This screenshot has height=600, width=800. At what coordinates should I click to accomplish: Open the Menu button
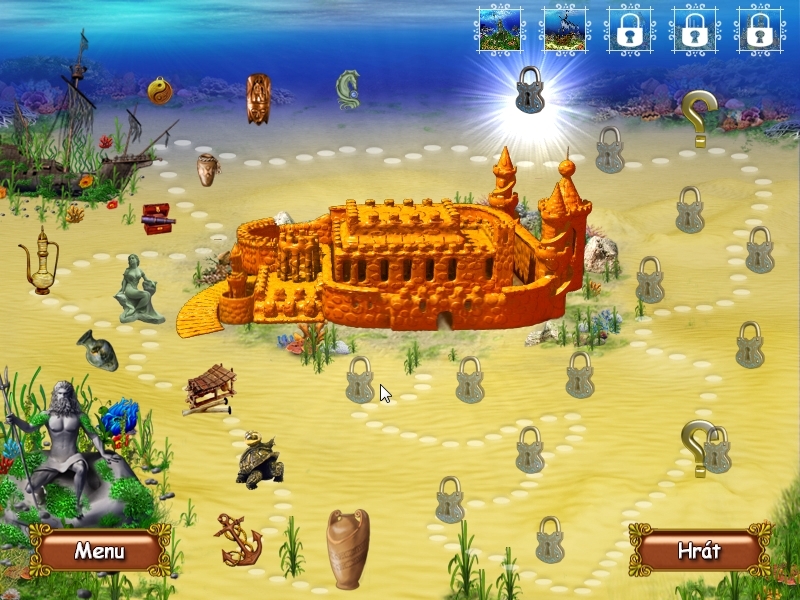point(99,550)
